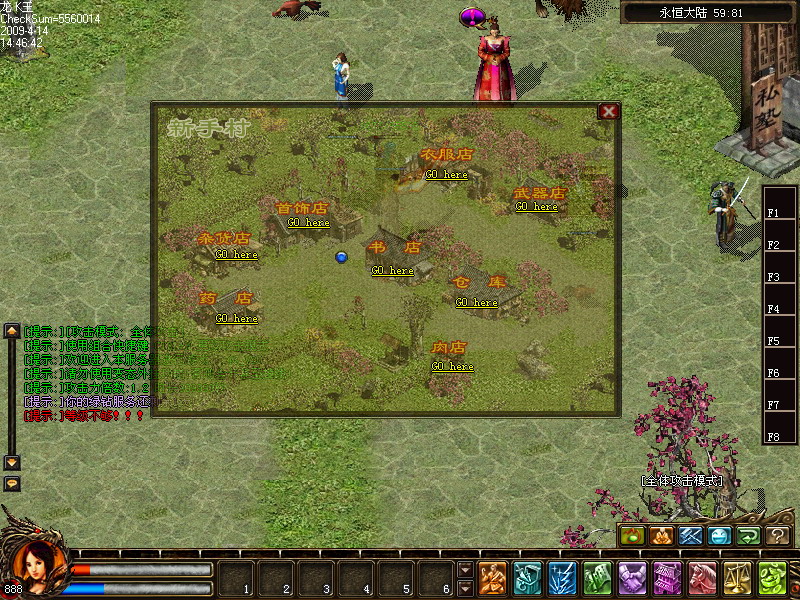This screenshot has height=600, width=800.
Task: Open the balance scales icon
Action: point(737,578)
